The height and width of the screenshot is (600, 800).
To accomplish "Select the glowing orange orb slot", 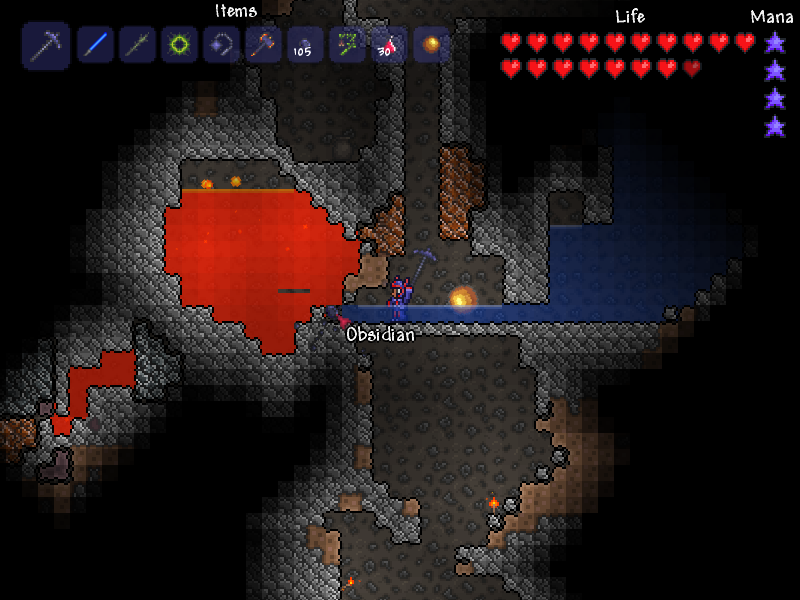I will [x=431, y=45].
